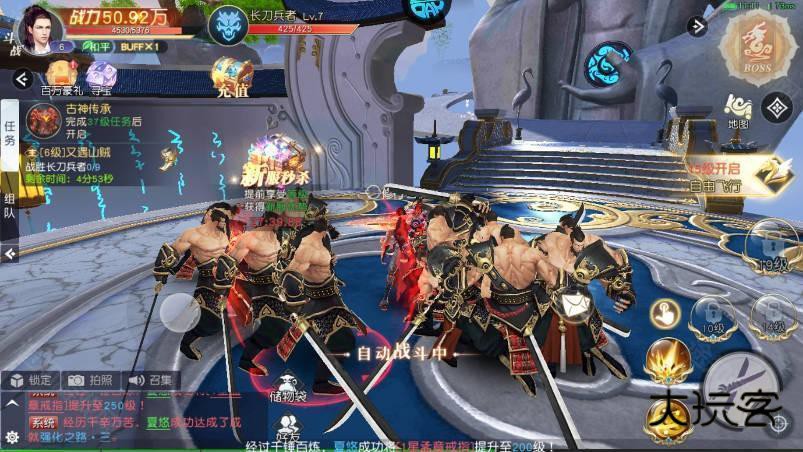This screenshot has height=452, width=803.
Task: Open the 地图 map
Action: click(739, 111)
